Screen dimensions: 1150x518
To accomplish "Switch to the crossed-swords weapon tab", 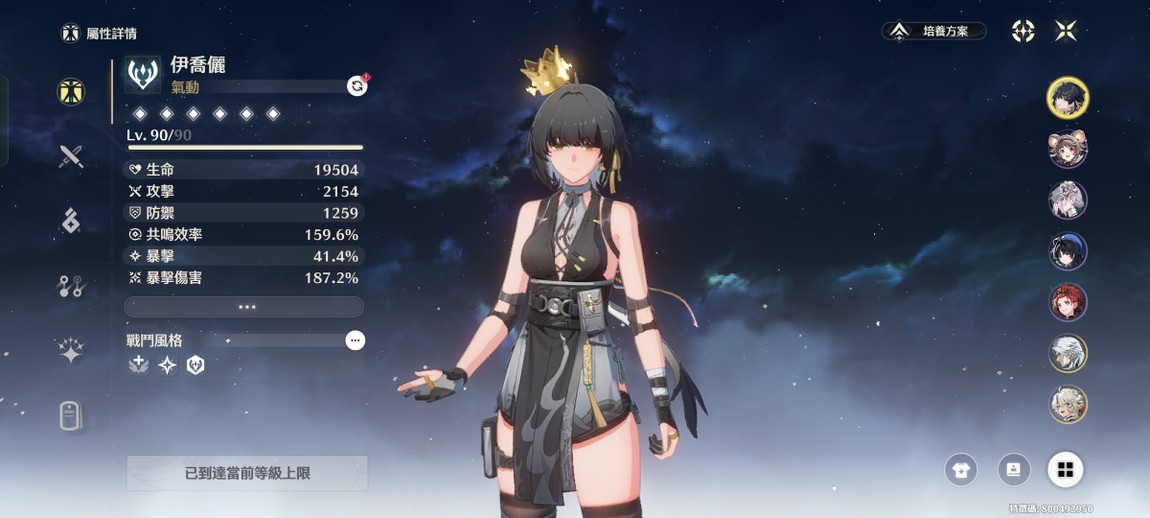I will 70,156.
